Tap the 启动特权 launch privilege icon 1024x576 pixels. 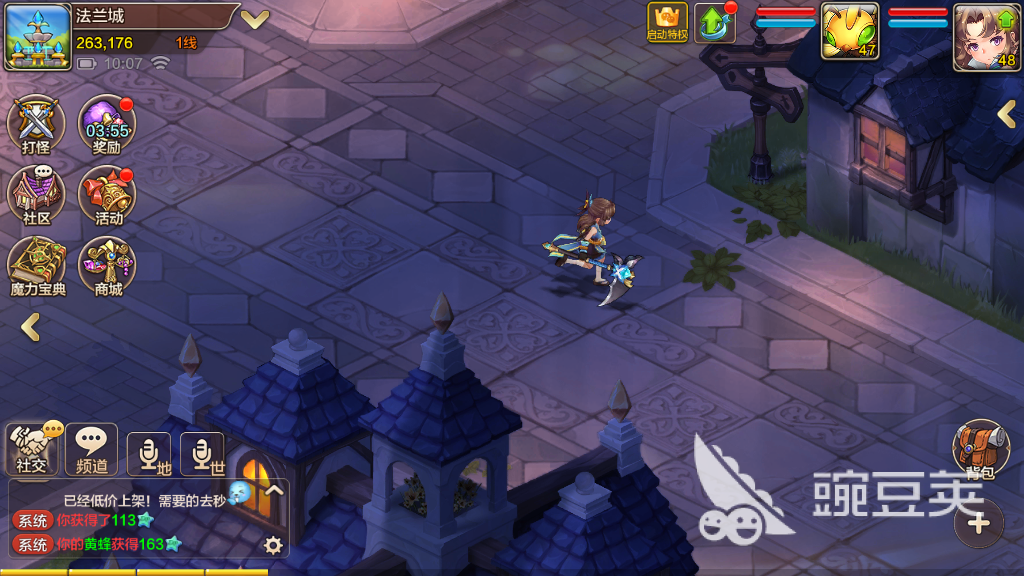tap(667, 22)
